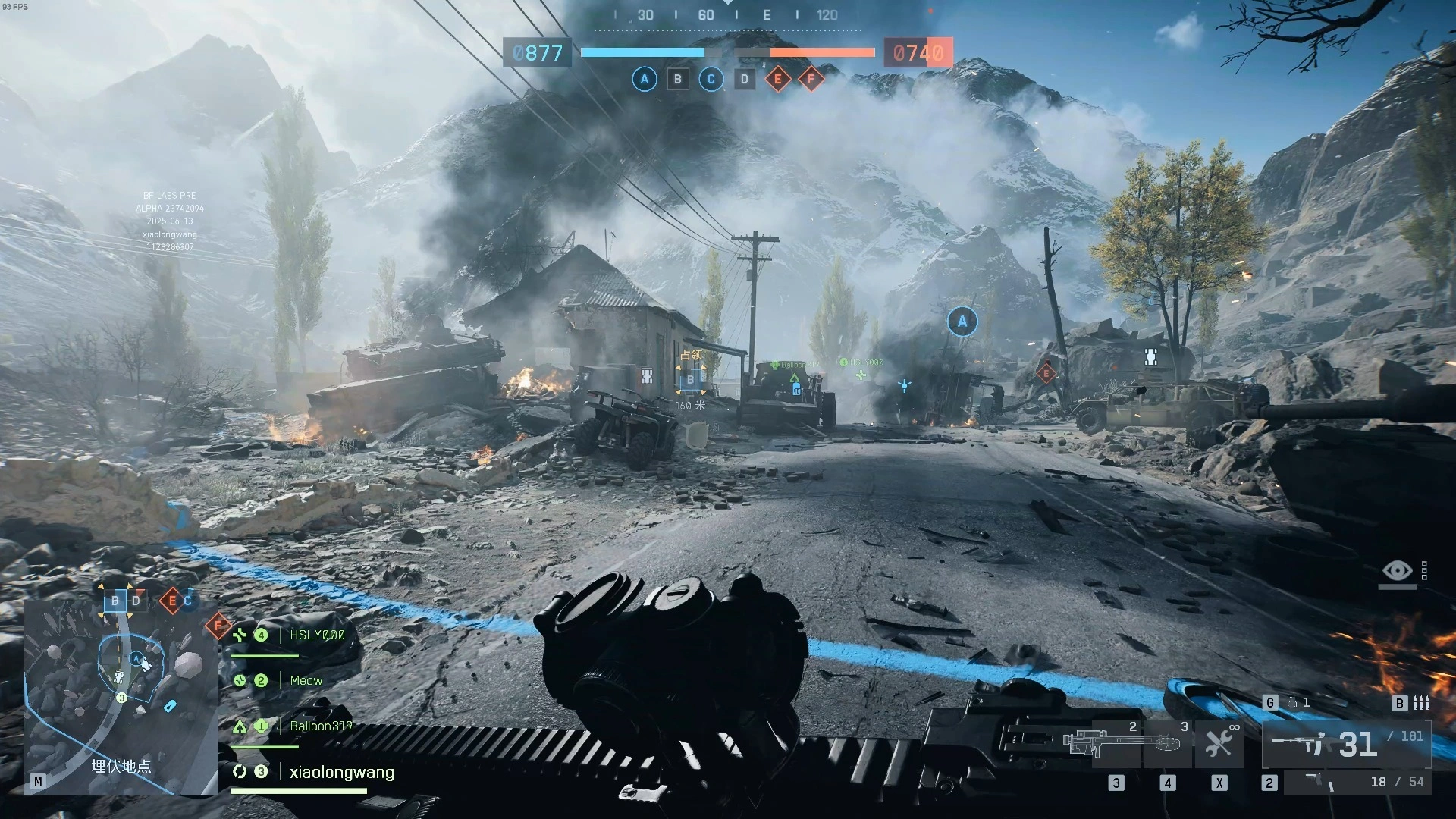Select squad member Meow
This screenshot has height=819, width=1456.
click(306, 681)
